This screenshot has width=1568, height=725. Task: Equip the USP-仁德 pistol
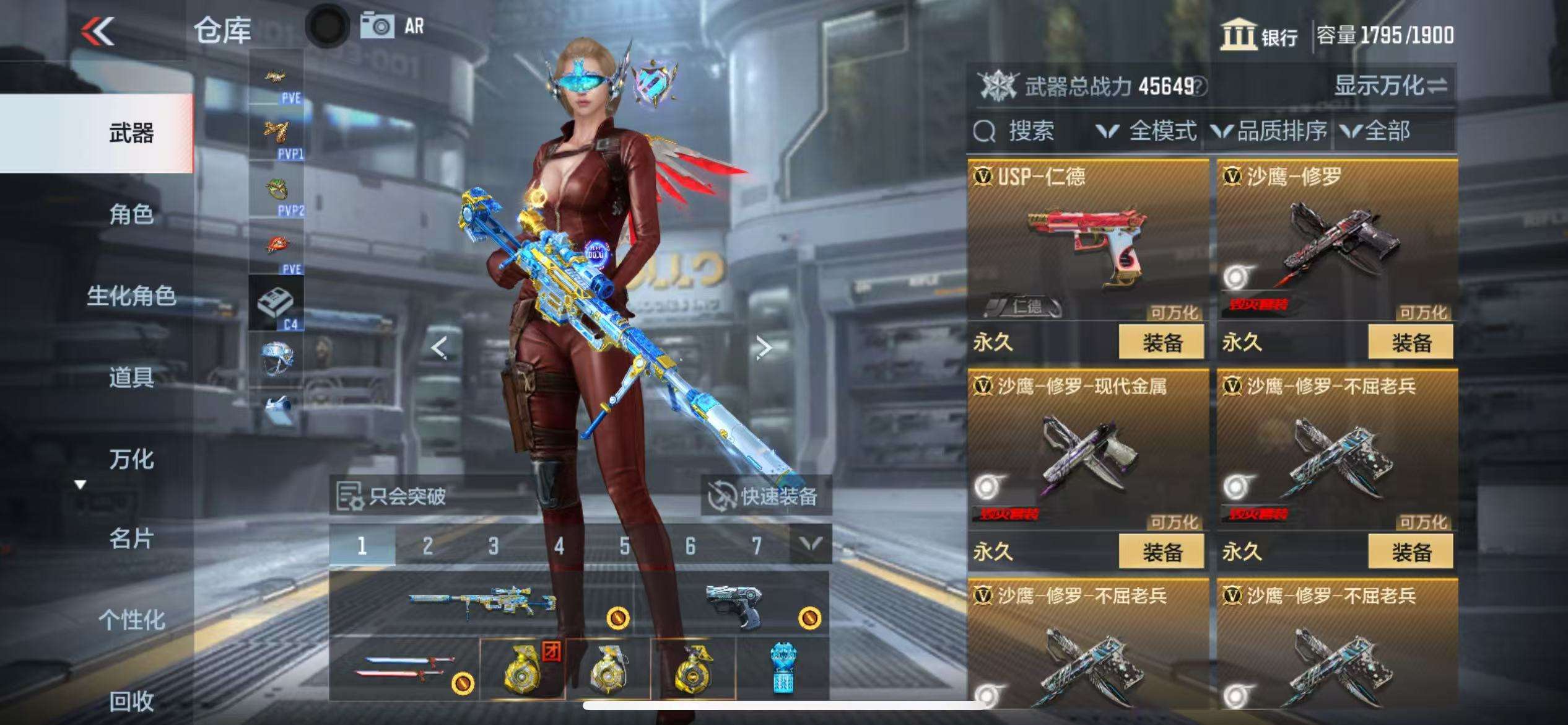point(1161,342)
